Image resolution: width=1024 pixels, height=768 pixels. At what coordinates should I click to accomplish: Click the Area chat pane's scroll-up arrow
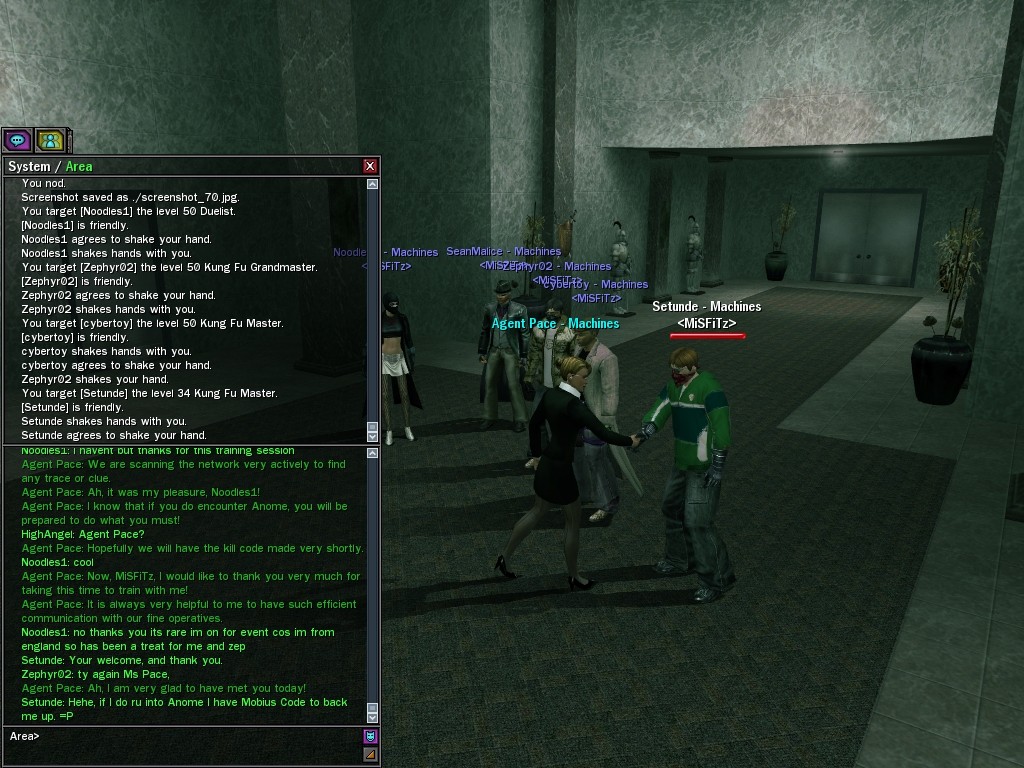point(373,454)
